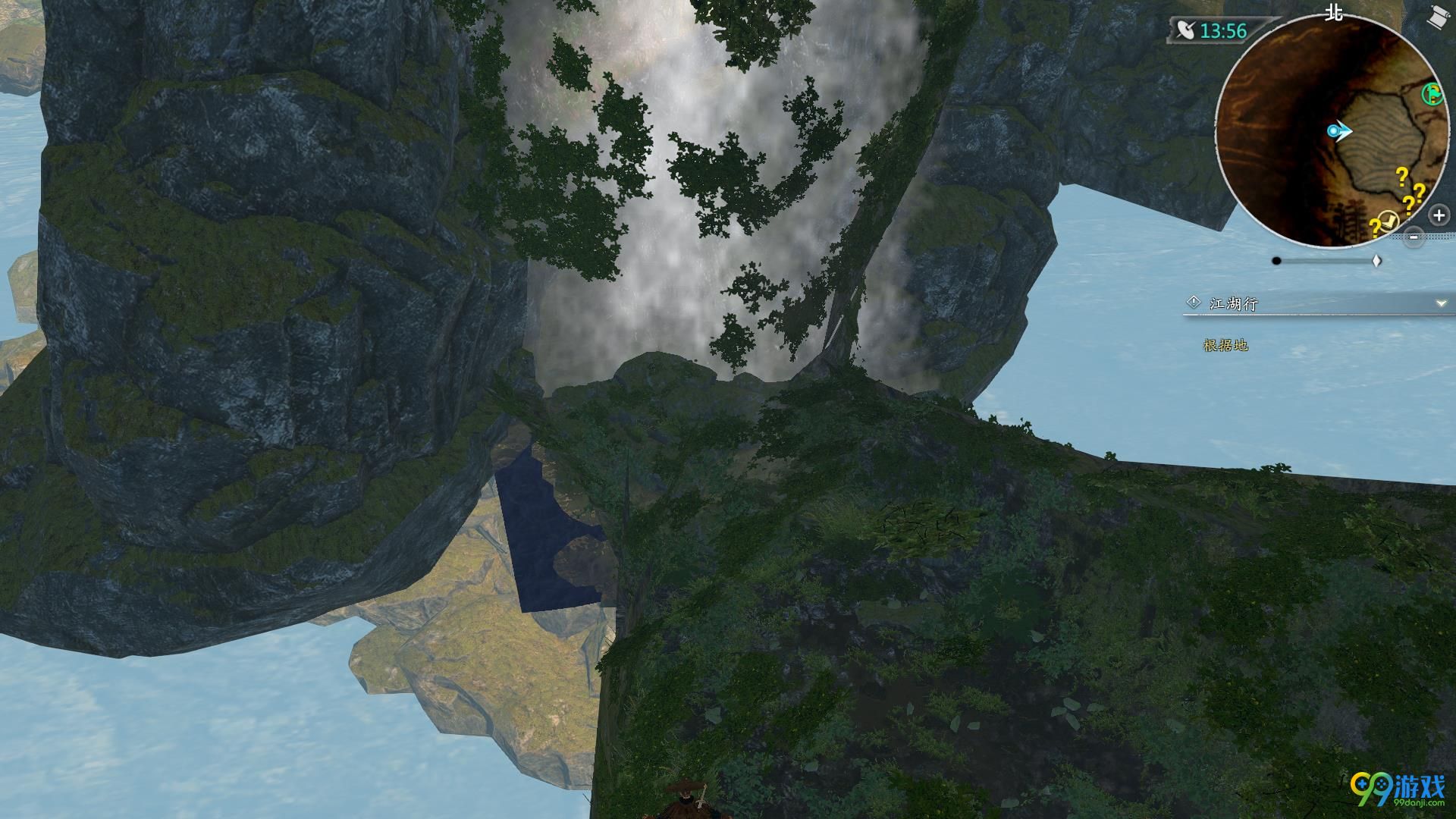Click the green flag marker on the minimap
Screen dimensions: 1456x819
click(x=1432, y=94)
